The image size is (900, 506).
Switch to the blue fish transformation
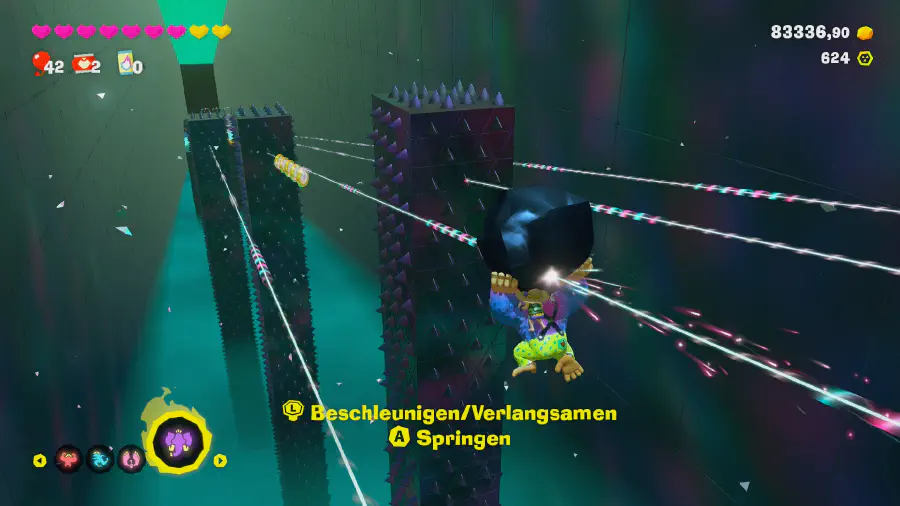100,459
